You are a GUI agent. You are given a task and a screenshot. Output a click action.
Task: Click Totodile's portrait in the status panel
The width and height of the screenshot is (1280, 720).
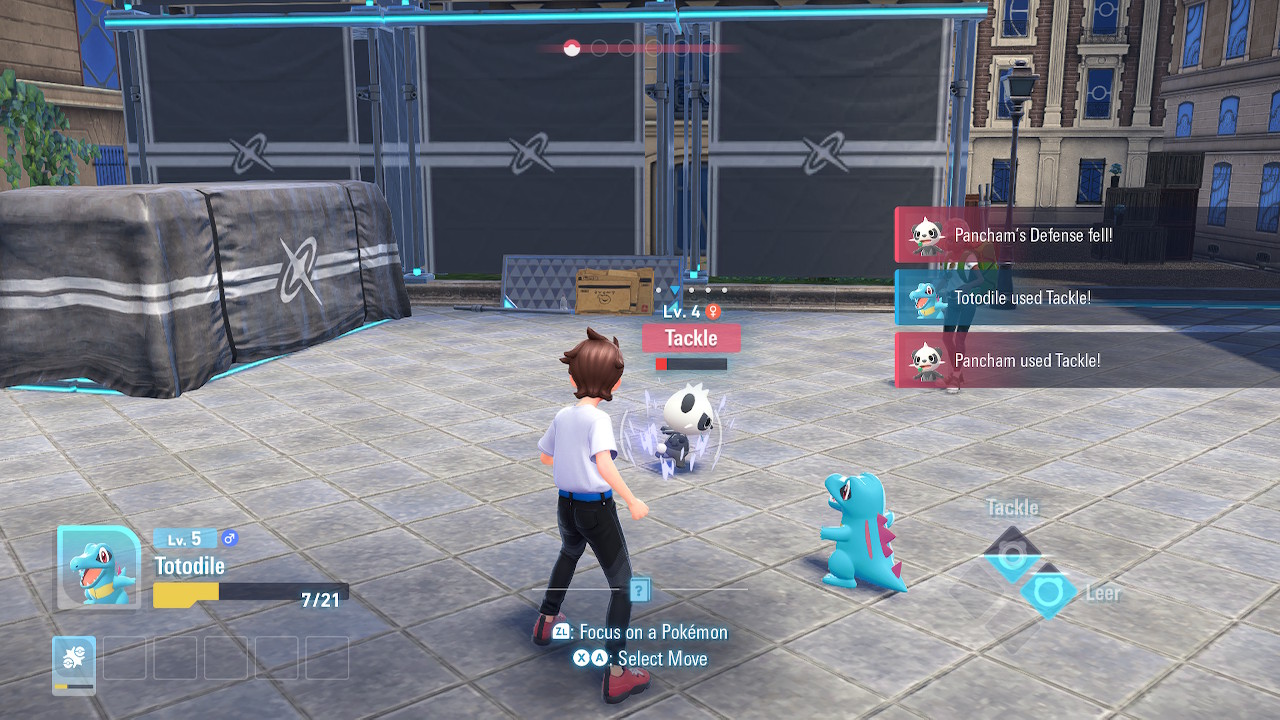tap(98, 567)
